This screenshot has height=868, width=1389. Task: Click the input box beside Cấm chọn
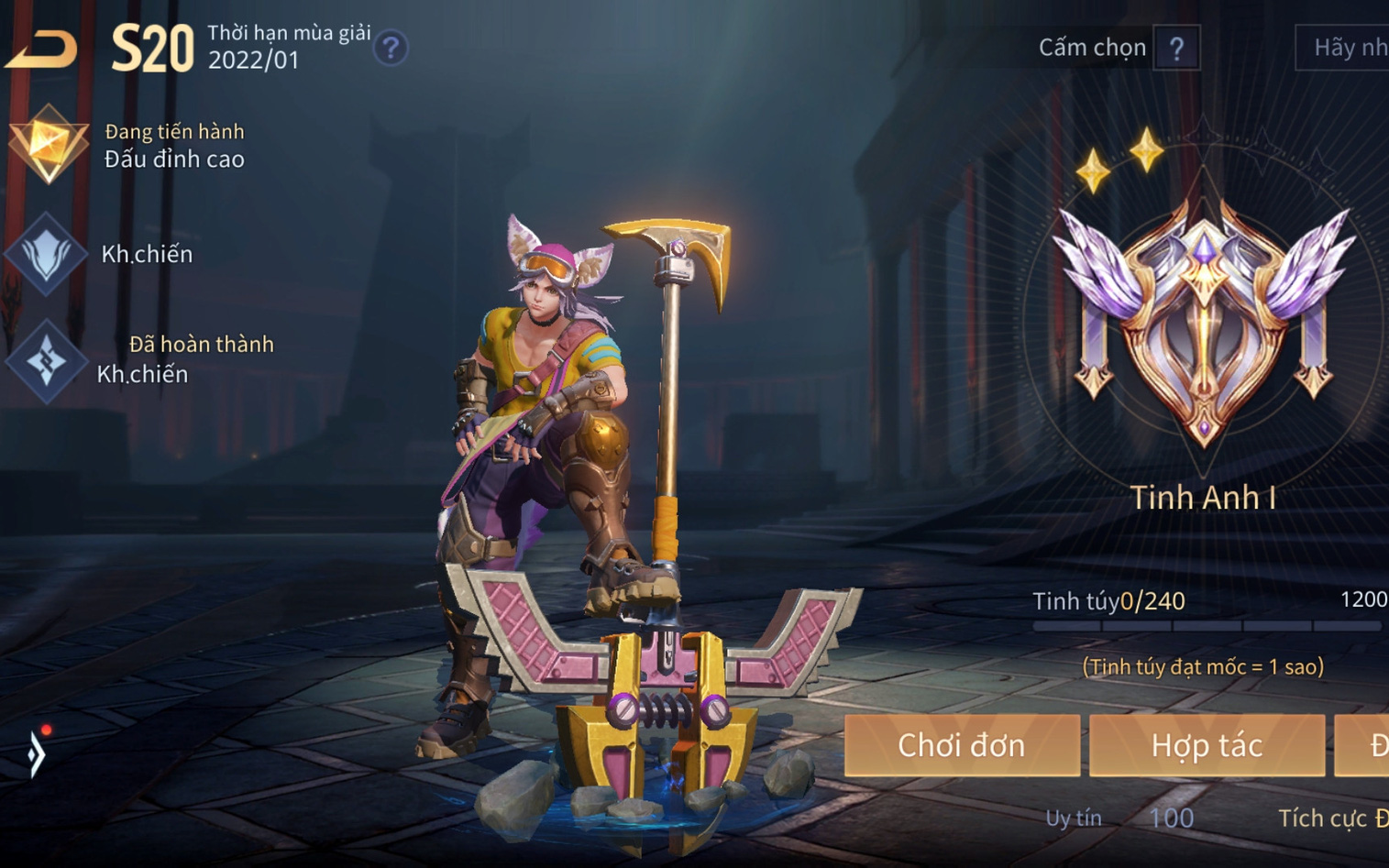pyautogui.click(x=1344, y=48)
